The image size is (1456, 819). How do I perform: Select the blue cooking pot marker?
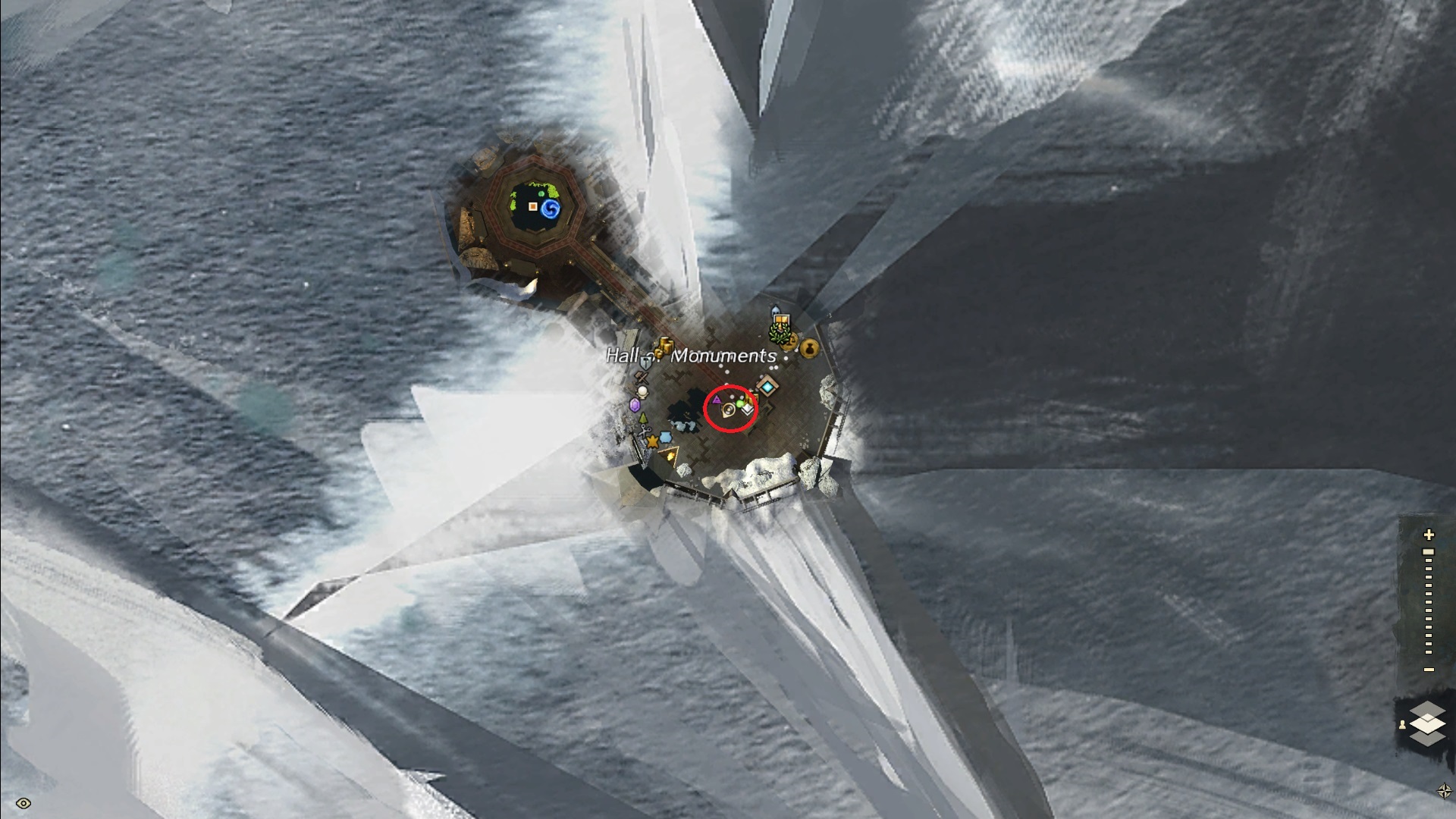pos(665,437)
